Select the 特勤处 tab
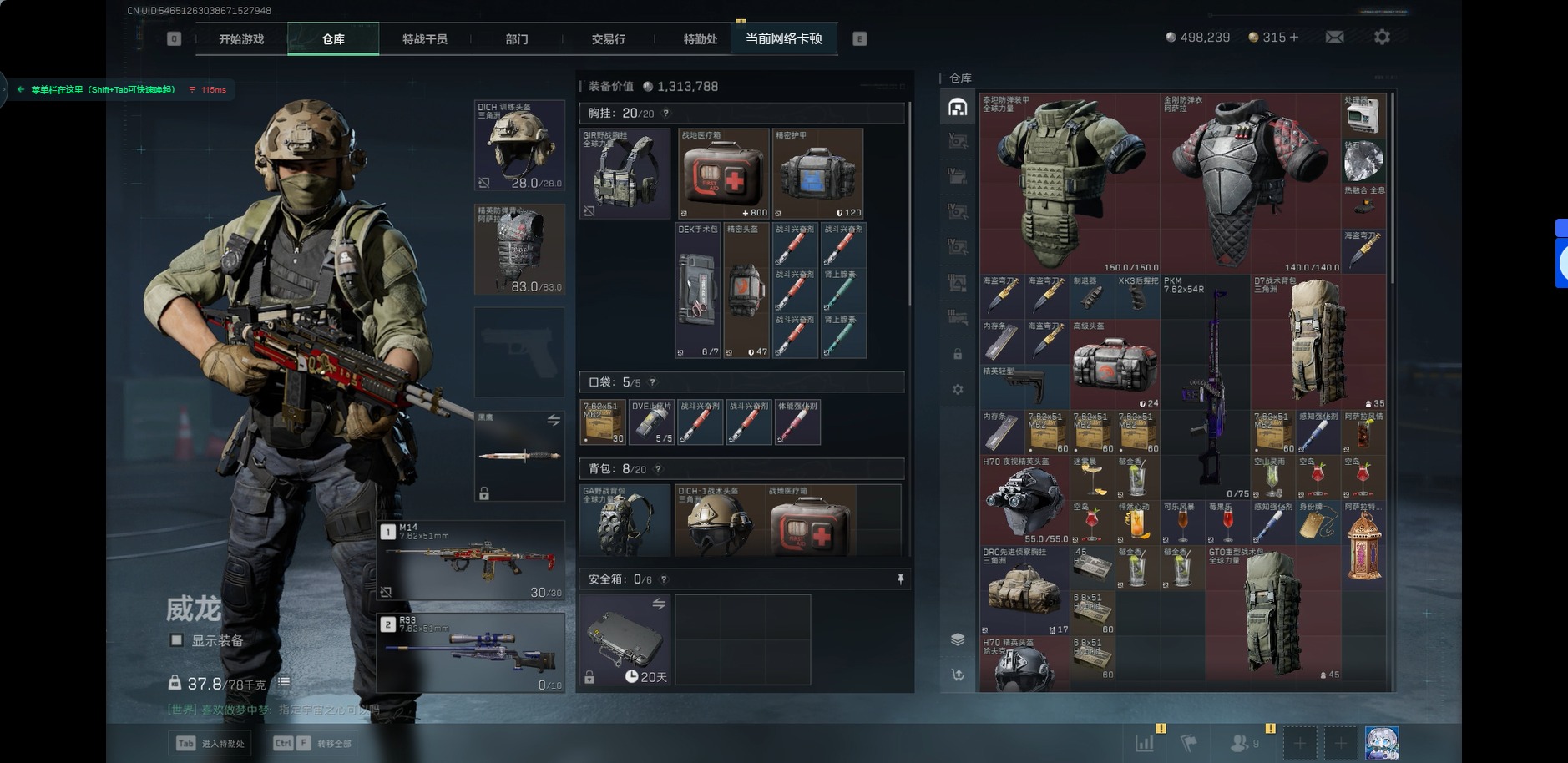The width and height of the screenshot is (1568, 763). coord(700,39)
